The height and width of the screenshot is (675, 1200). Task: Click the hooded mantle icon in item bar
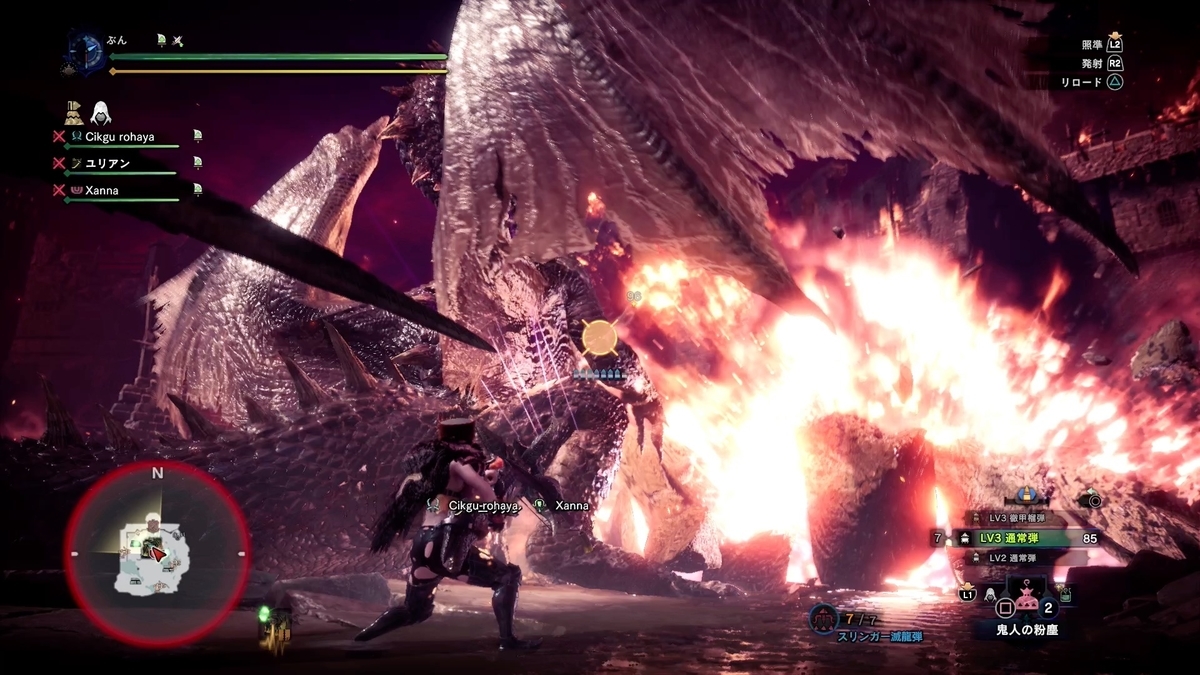pos(990,595)
